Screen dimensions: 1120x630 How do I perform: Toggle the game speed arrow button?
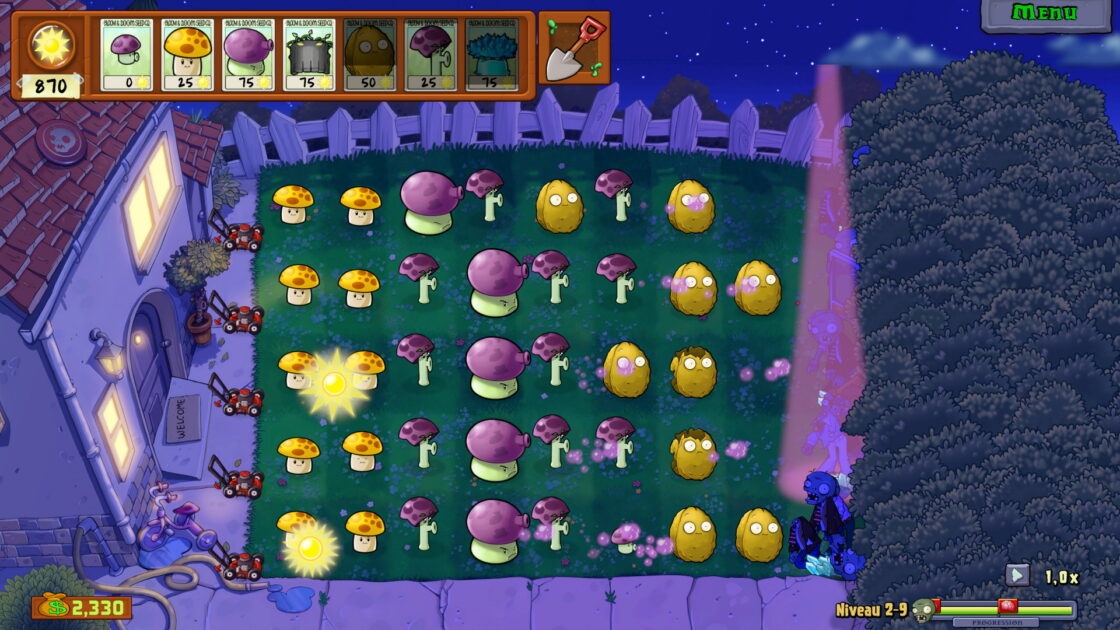(1017, 575)
